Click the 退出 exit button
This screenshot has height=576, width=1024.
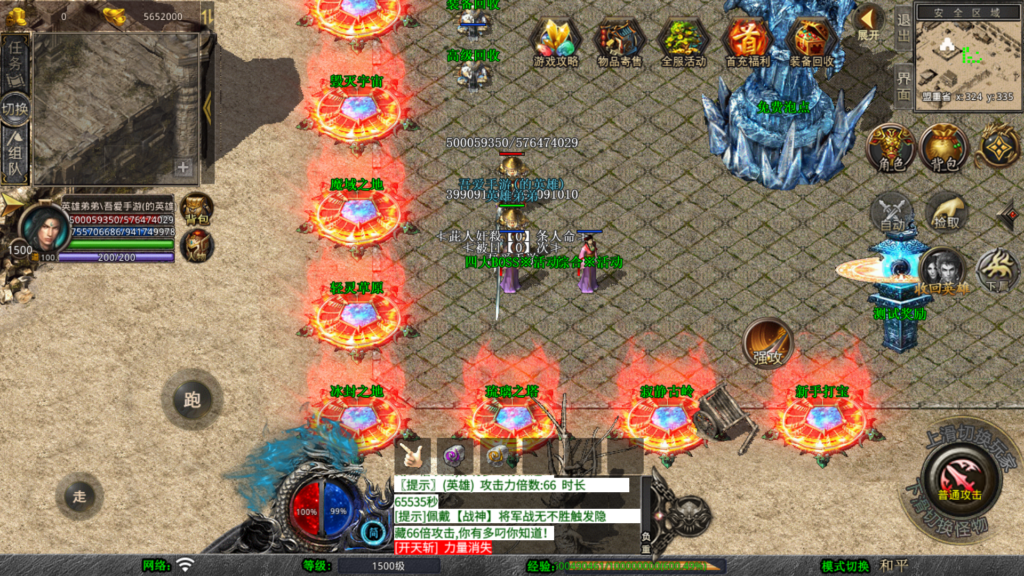click(903, 28)
